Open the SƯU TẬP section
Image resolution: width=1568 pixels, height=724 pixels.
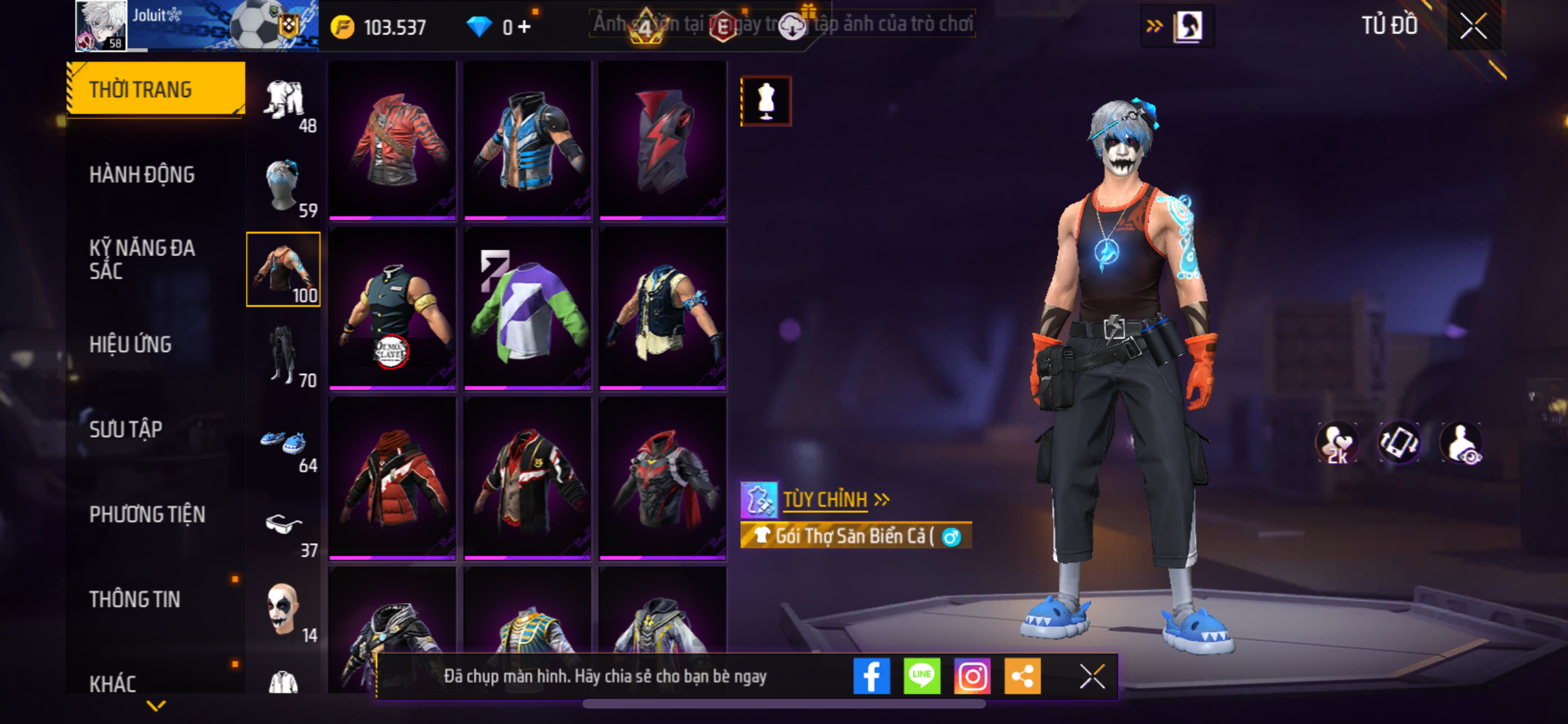tap(126, 429)
